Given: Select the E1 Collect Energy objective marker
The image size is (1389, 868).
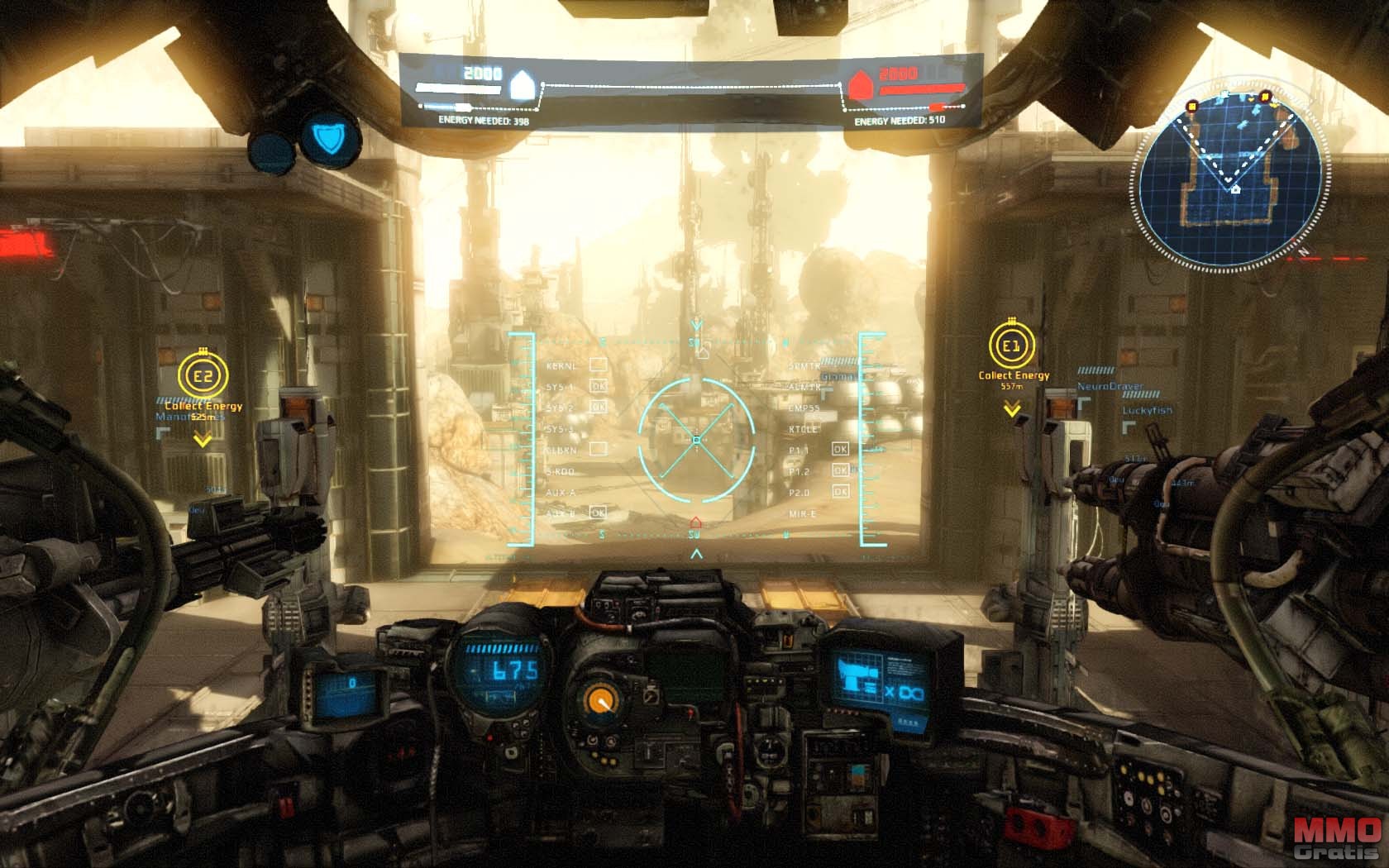Looking at the screenshot, I should click(x=1011, y=346).
